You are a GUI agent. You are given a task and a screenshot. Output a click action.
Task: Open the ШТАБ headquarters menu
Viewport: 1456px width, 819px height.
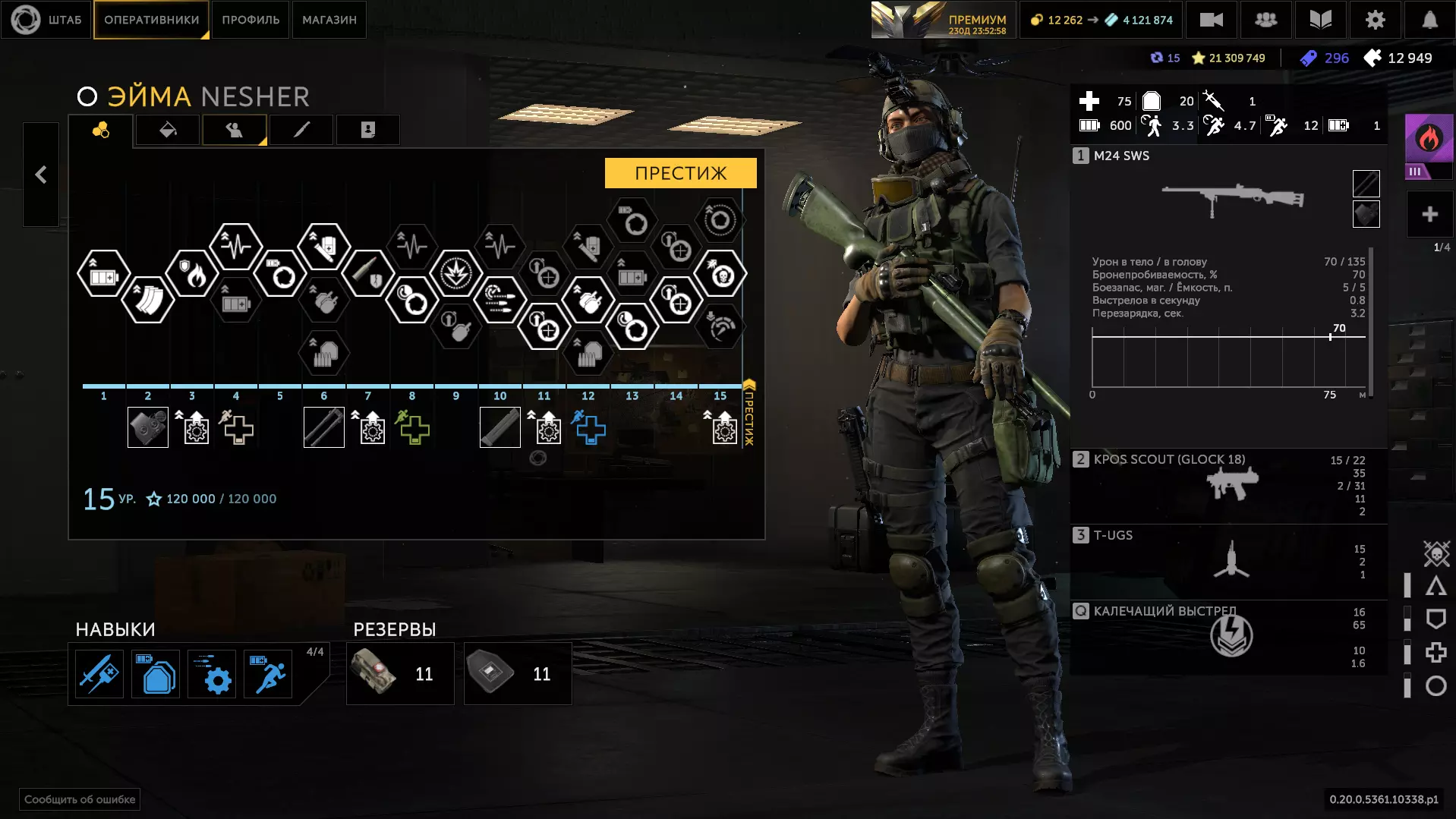click(47, 20)
